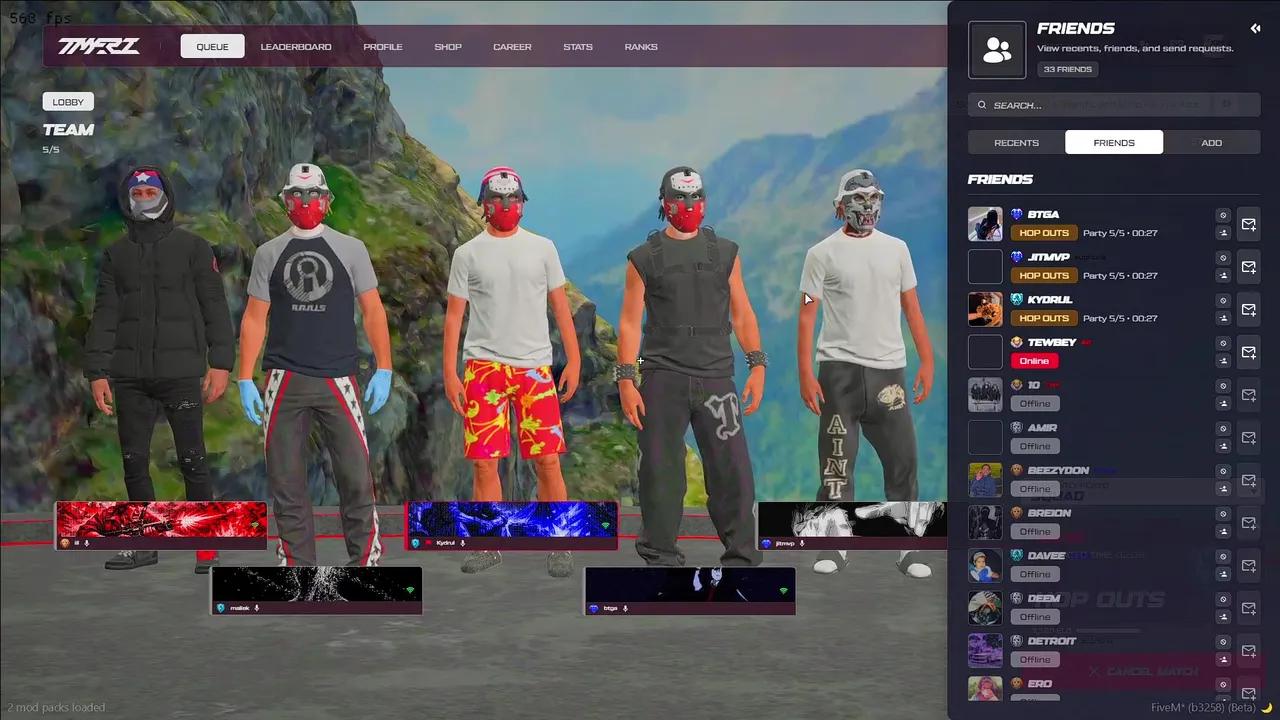Open the STATS menu in the nav bar
Viewport: 1280px width, 720px height.
578,46
